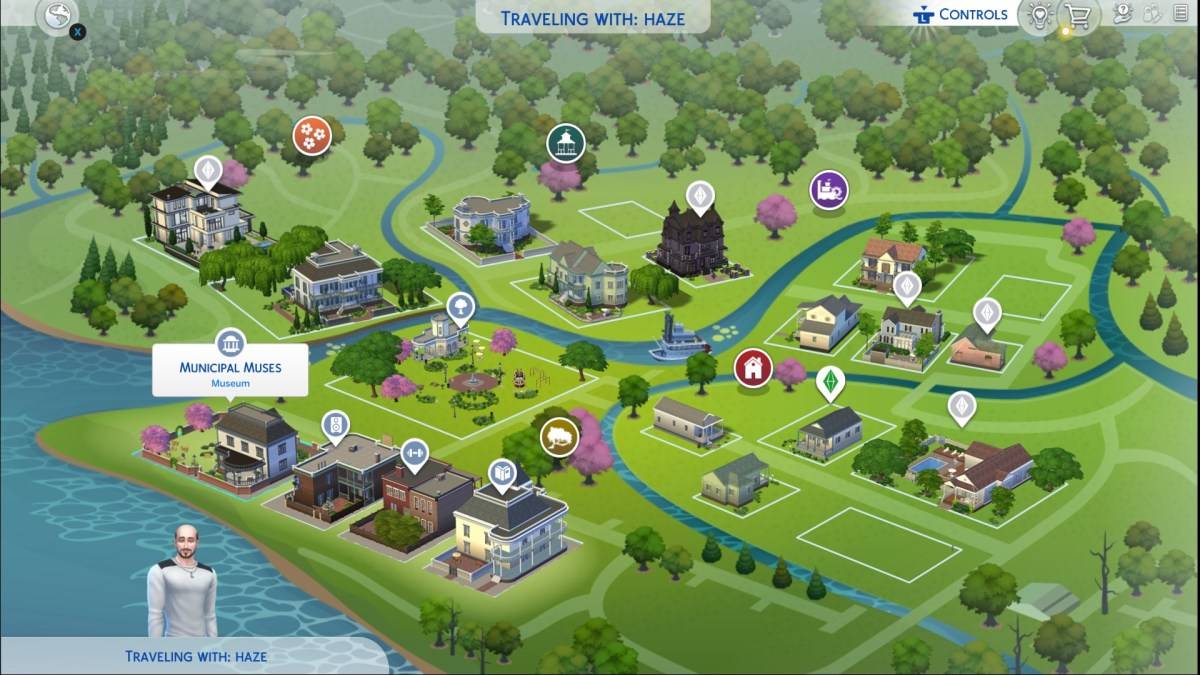Image resolution: width=1200 pixels, height=675 pixels.
Task: Select the park tree map marker
Action: (x=461, y=305)
